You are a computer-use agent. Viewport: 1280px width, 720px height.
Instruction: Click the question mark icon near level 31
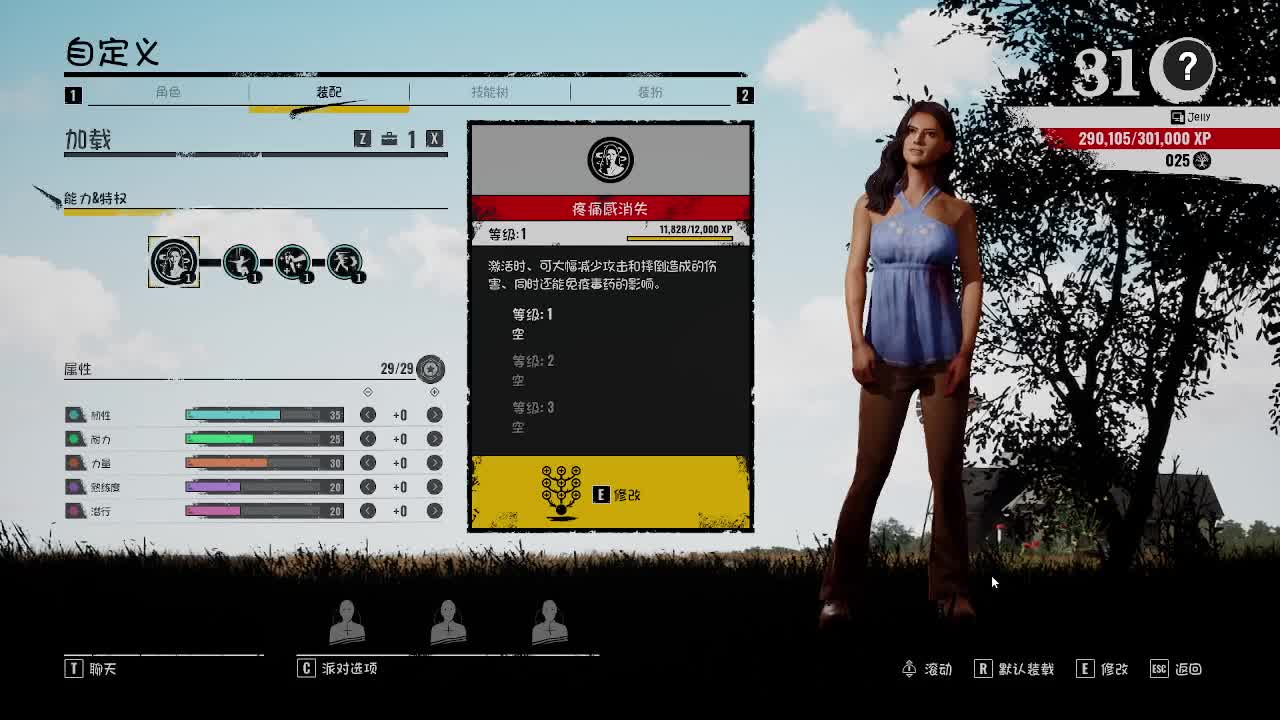(1186, 69)
